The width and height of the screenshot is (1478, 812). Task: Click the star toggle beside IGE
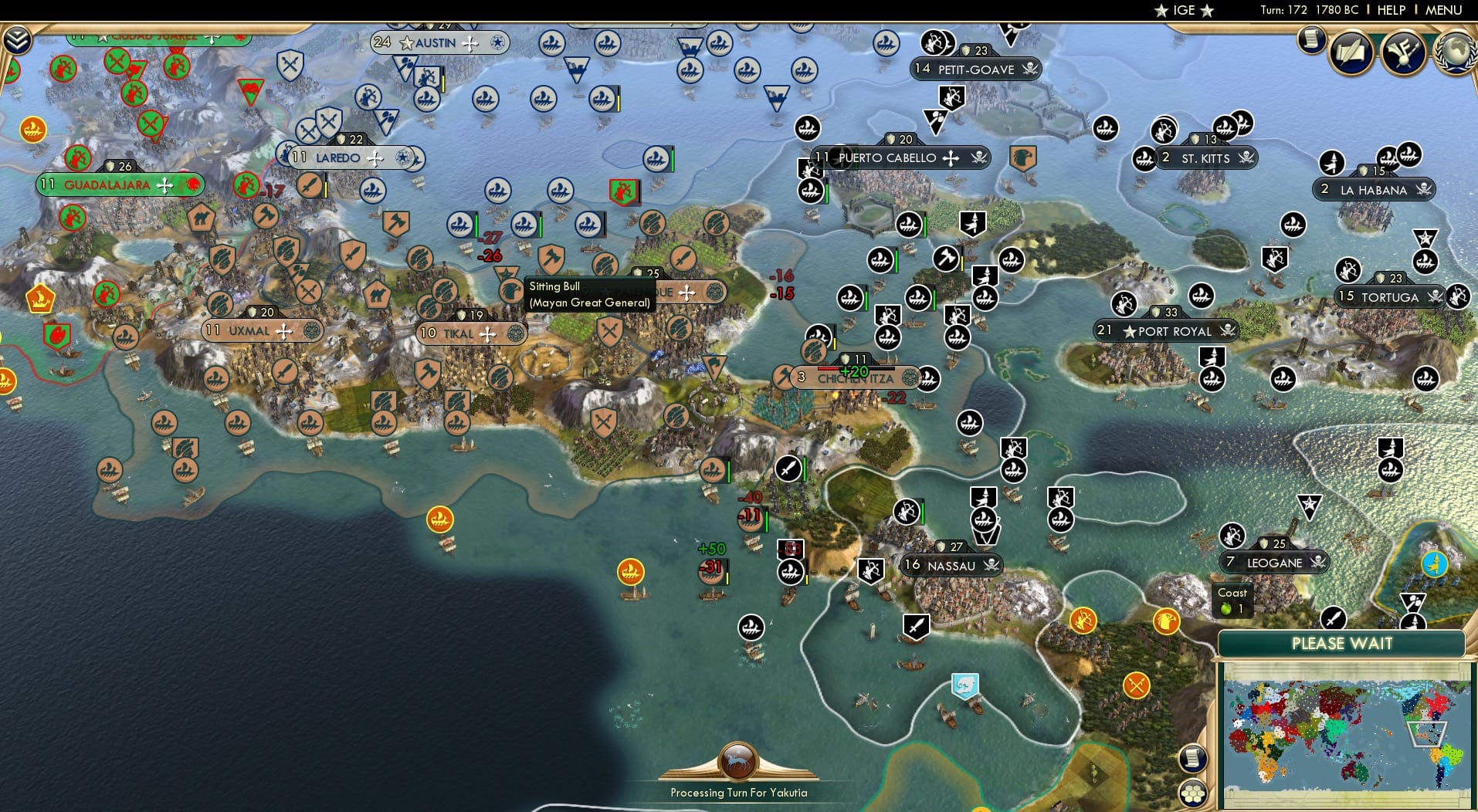[1161, 11]
